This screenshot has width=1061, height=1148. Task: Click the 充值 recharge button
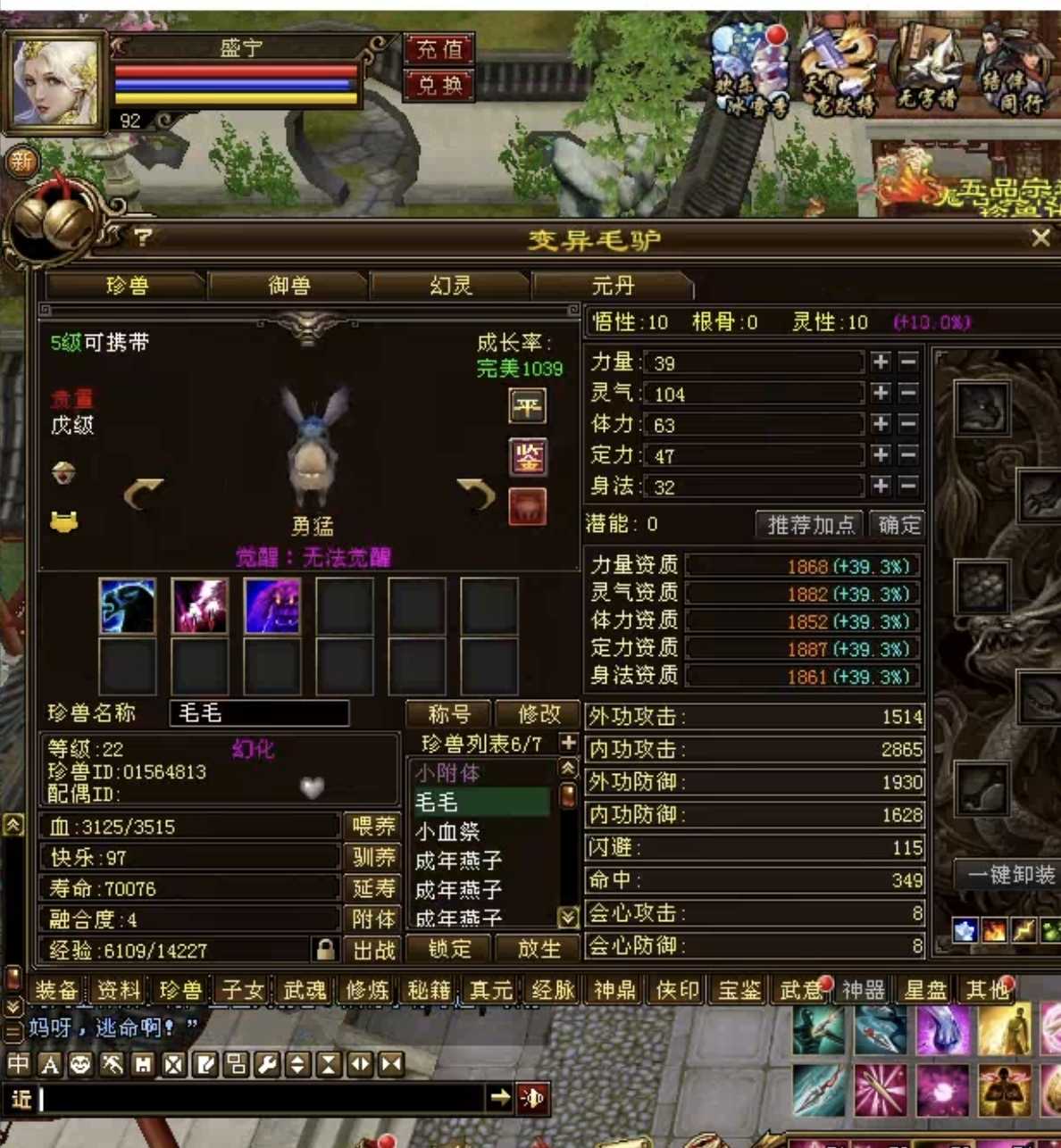pos(439,49)
